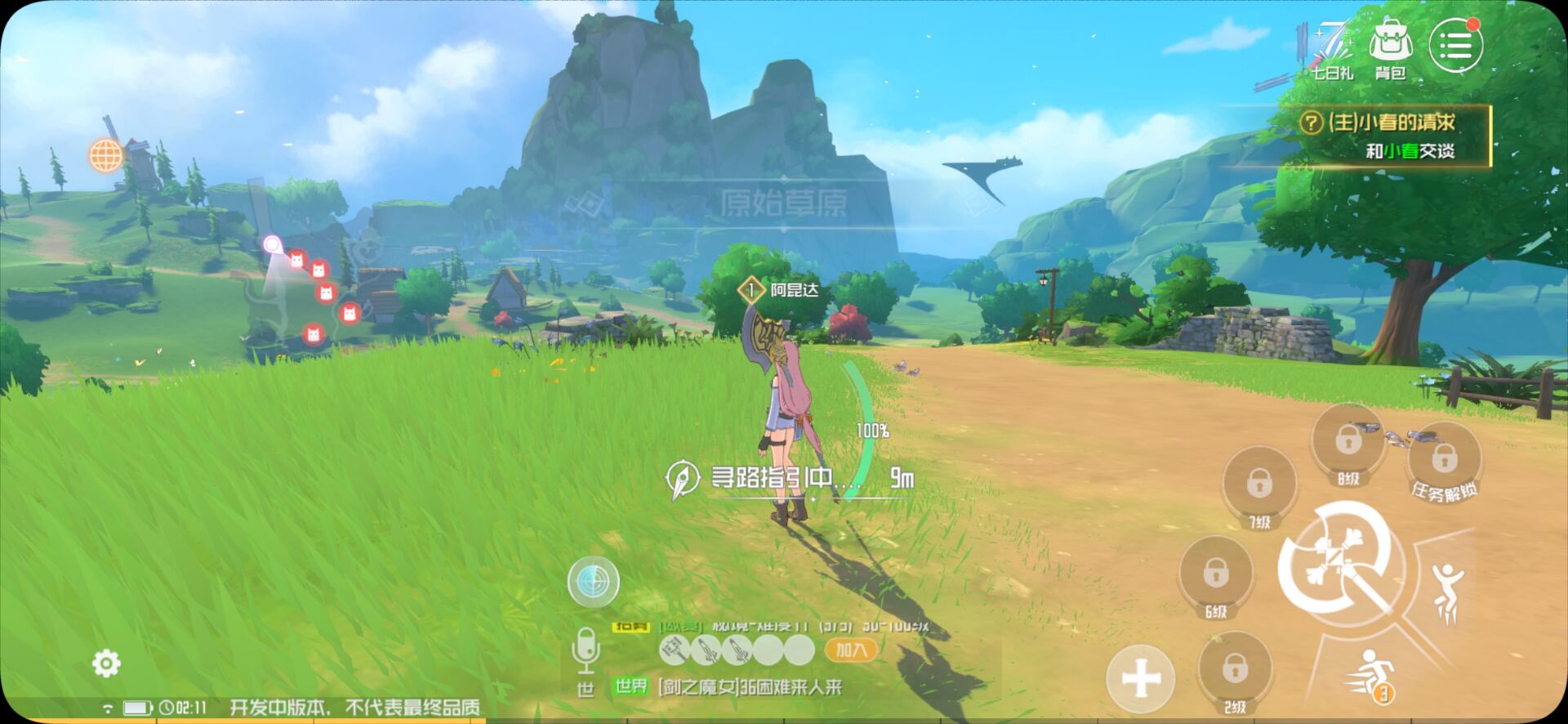Tap the plus sign button
1568x724 pixels.
coord(1141,678)
